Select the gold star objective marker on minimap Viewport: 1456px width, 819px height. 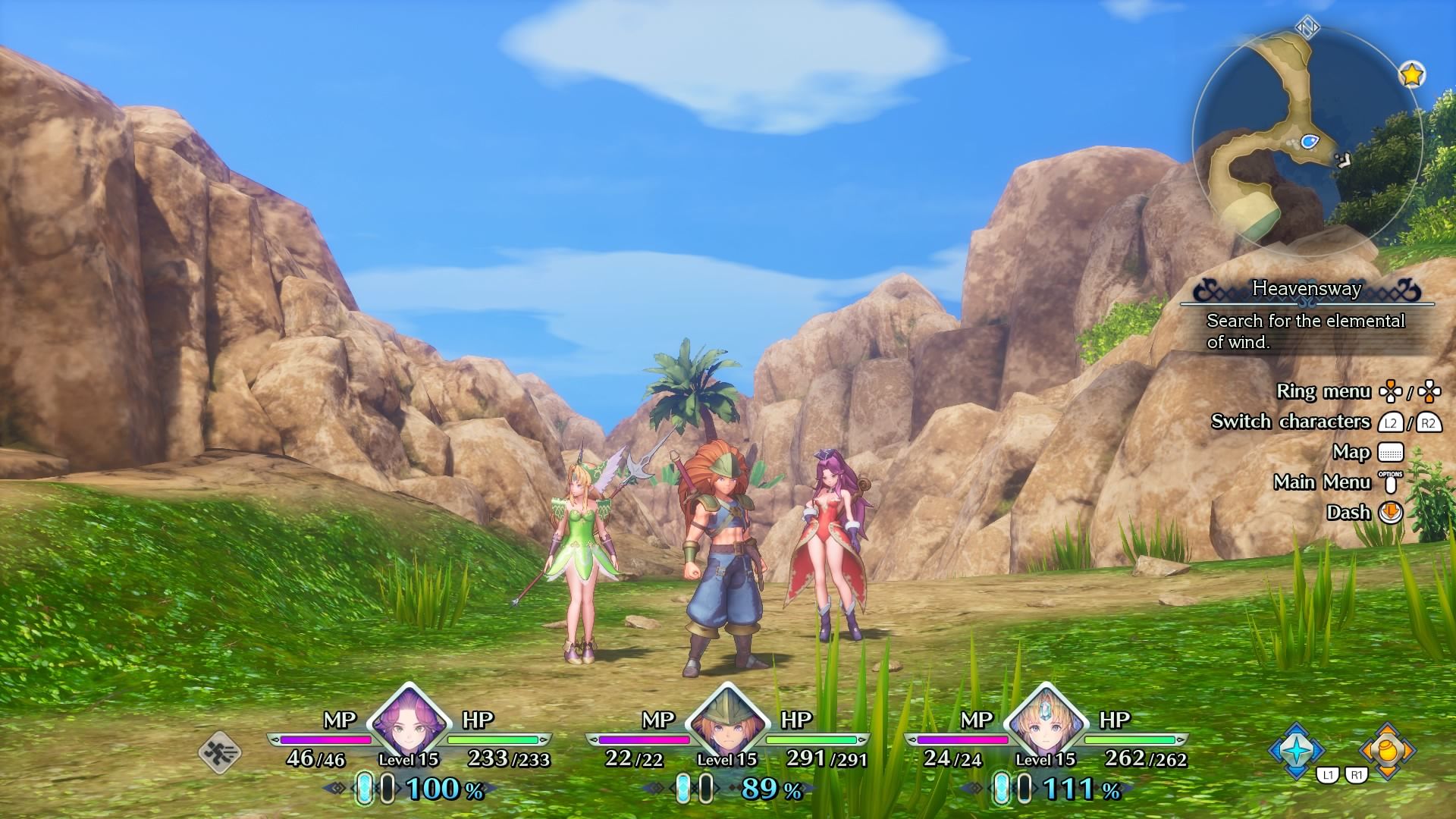[x=1411, y=74]
